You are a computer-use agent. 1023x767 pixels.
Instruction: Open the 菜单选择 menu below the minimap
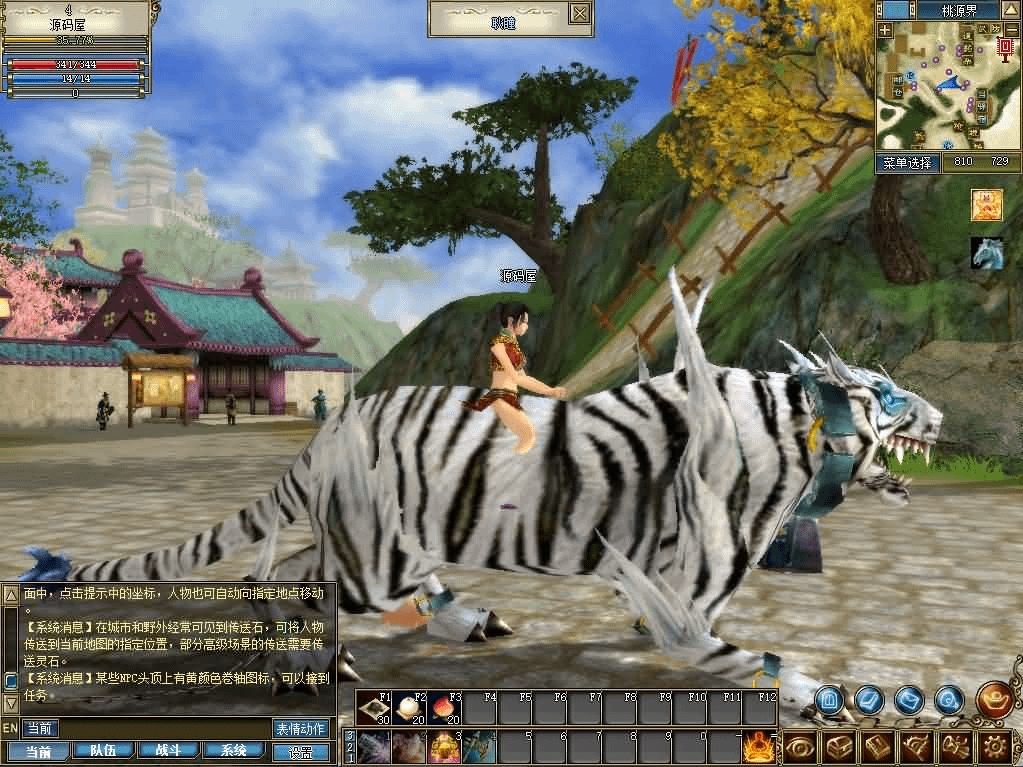point(907,162)
